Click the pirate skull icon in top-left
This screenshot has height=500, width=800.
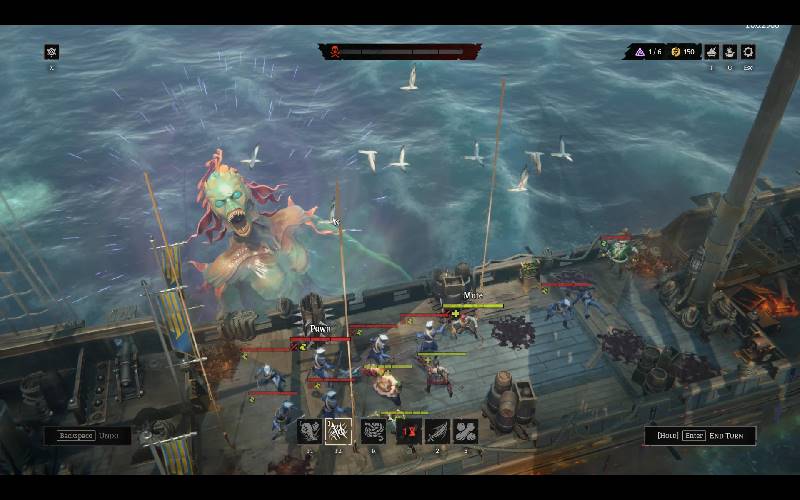pyautogui.click(x=52, y=52)
